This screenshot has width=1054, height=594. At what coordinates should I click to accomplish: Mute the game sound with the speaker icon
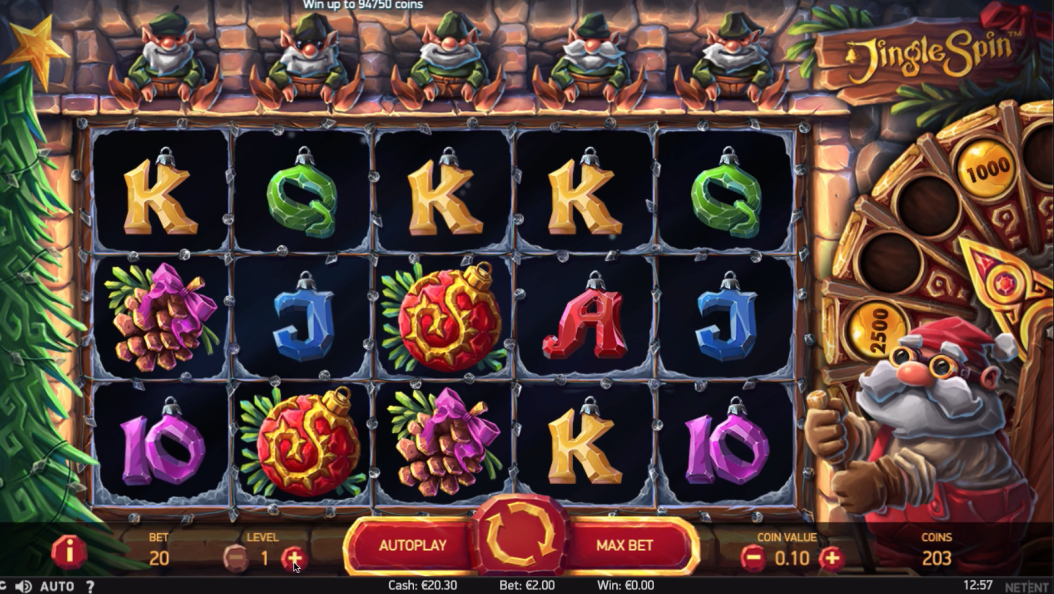[x=24, y=586]
